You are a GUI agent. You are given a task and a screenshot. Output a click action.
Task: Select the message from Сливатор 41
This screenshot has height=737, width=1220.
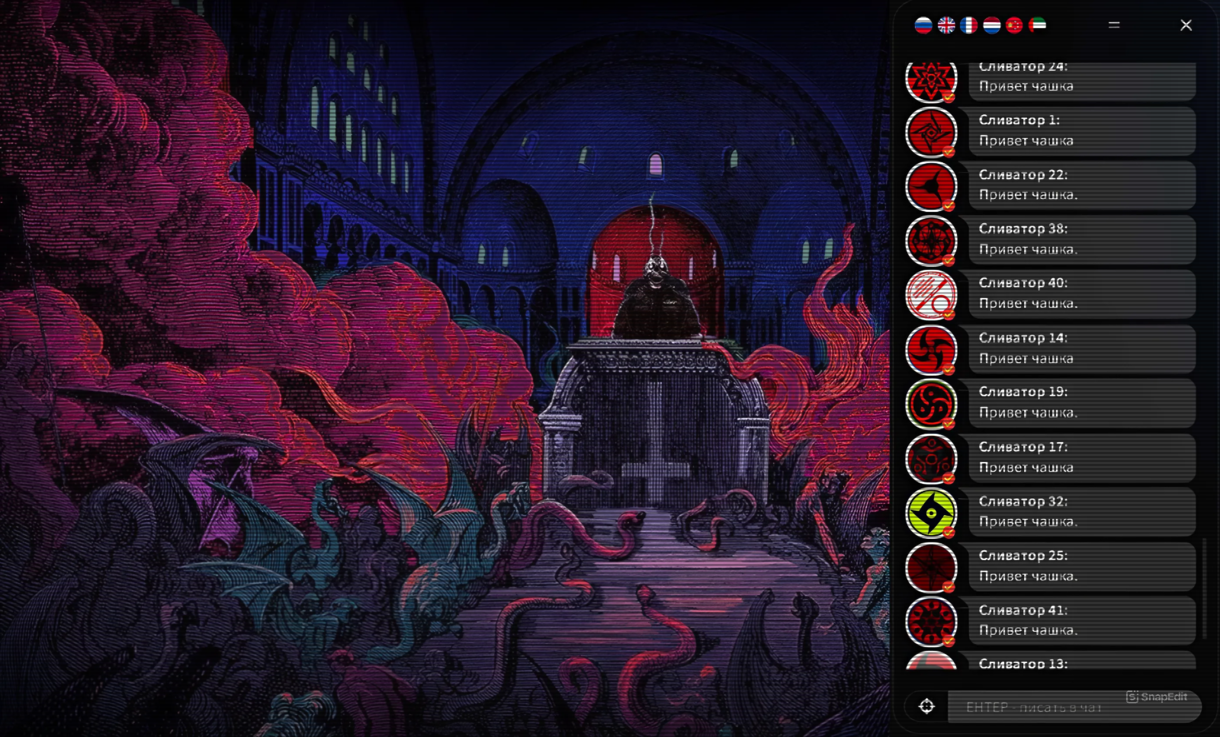point(1081,620)
